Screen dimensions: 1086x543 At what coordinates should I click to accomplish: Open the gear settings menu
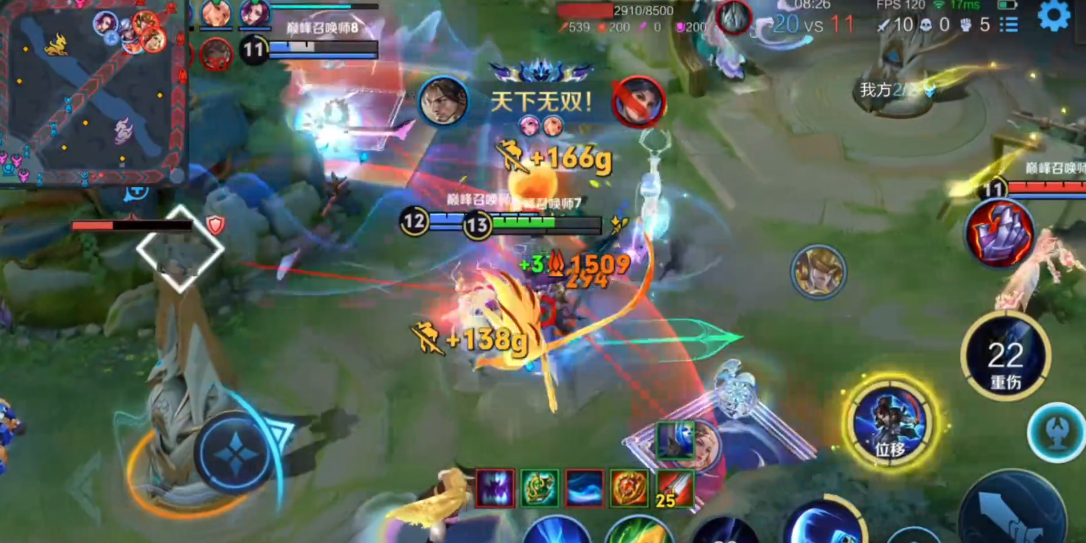(1053, 16)
